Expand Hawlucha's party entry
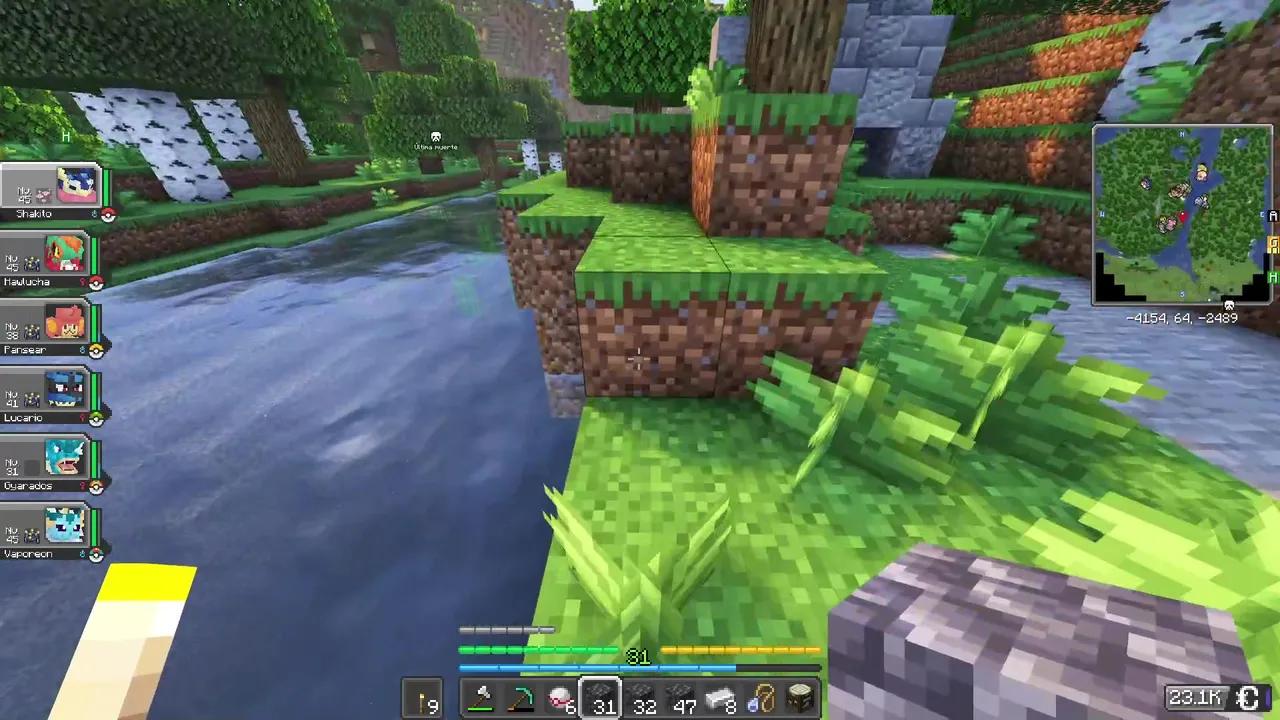 click(50, 258)
